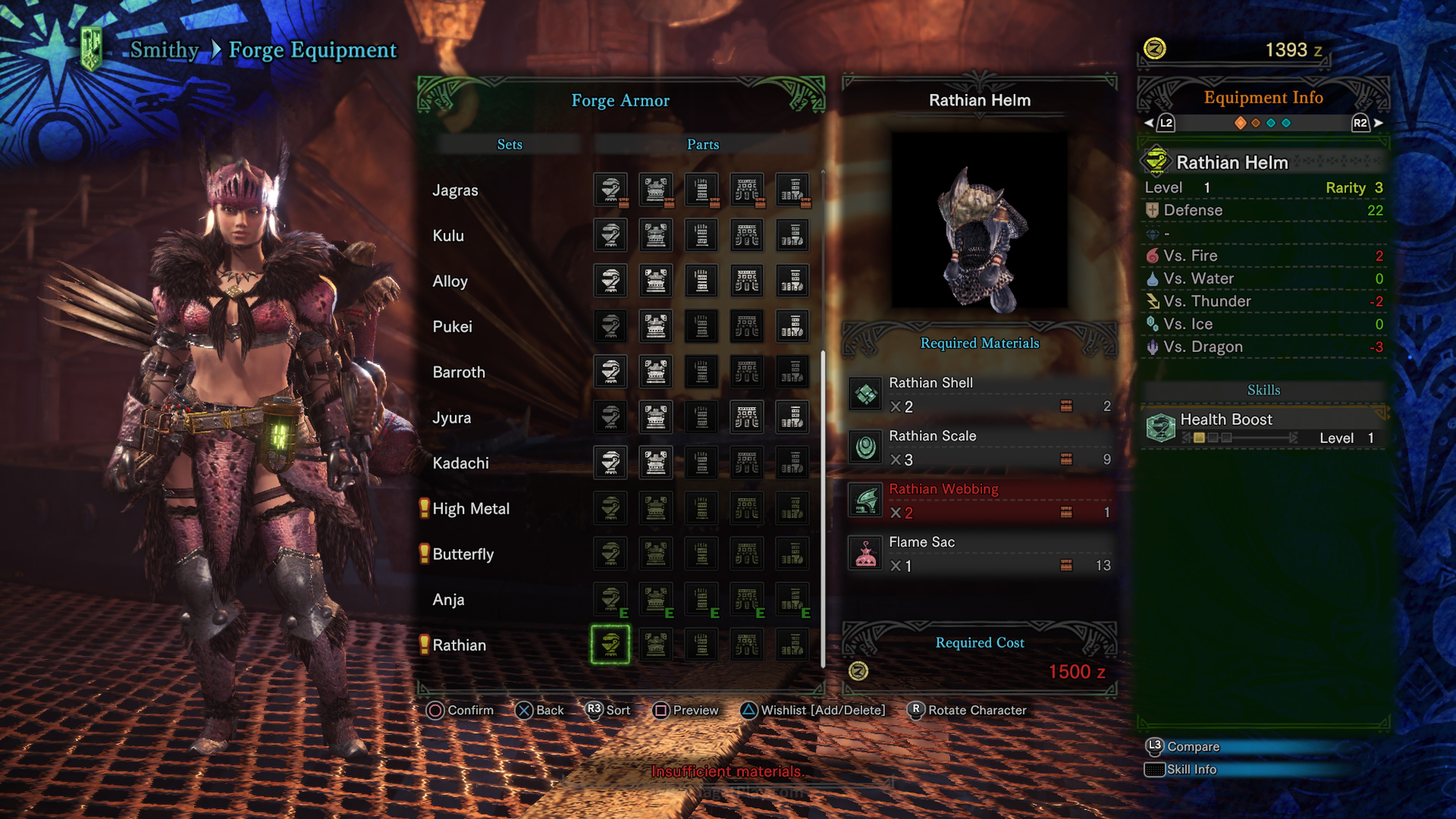Screen dimensions: 1456x819
Task: Open the High Metal set row
Action: pos(471,509)
